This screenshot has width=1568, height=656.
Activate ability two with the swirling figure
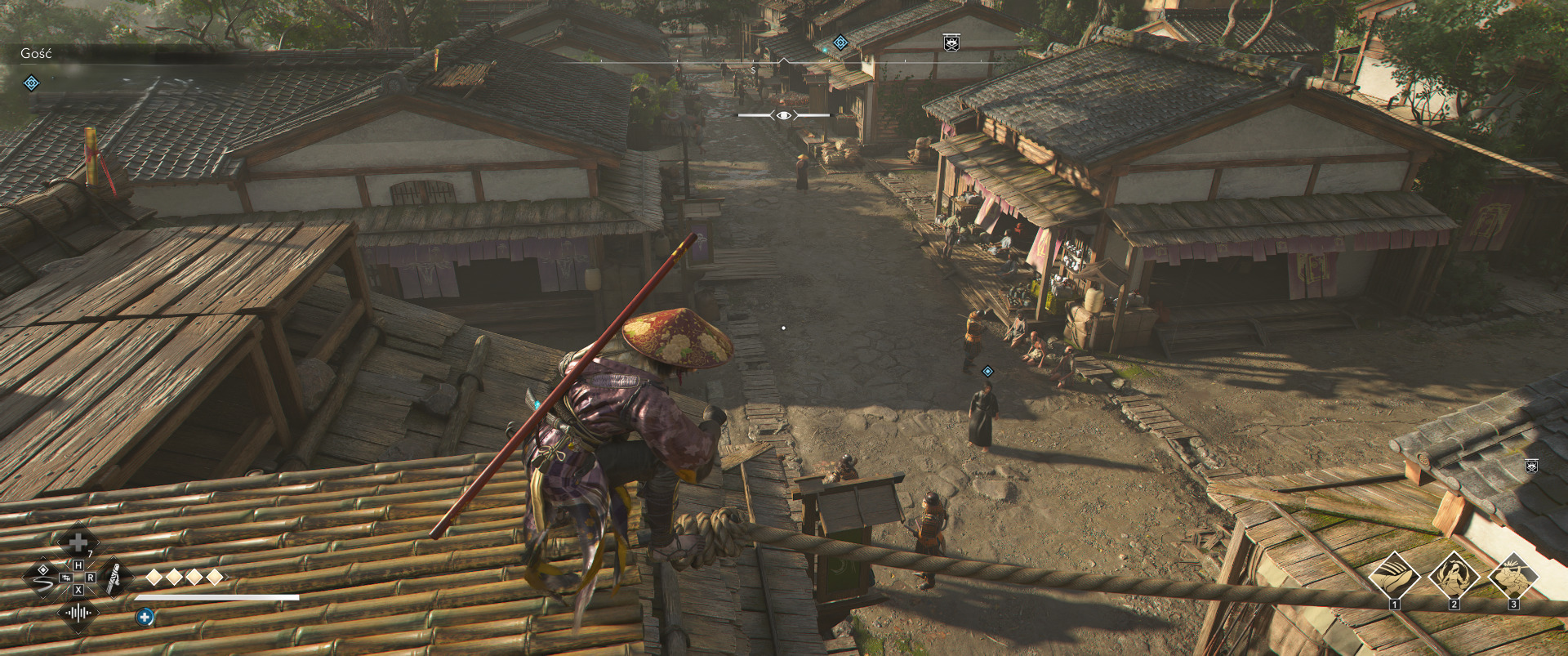[1454, 574]
